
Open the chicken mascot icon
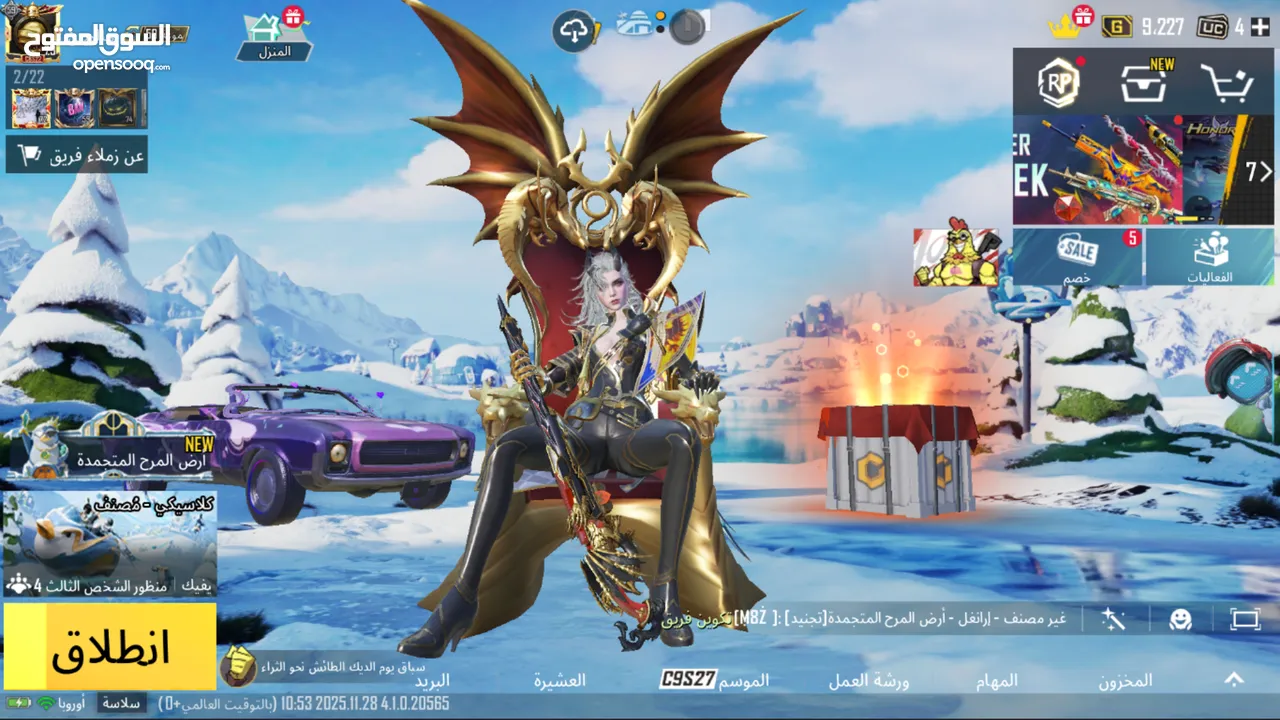[x=956, y=257]
